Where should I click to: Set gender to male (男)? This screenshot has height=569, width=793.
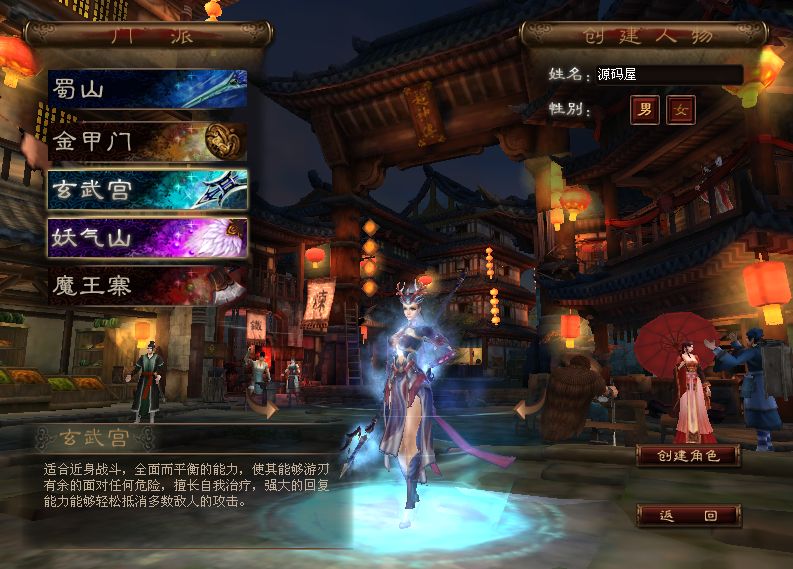[644, 109]
